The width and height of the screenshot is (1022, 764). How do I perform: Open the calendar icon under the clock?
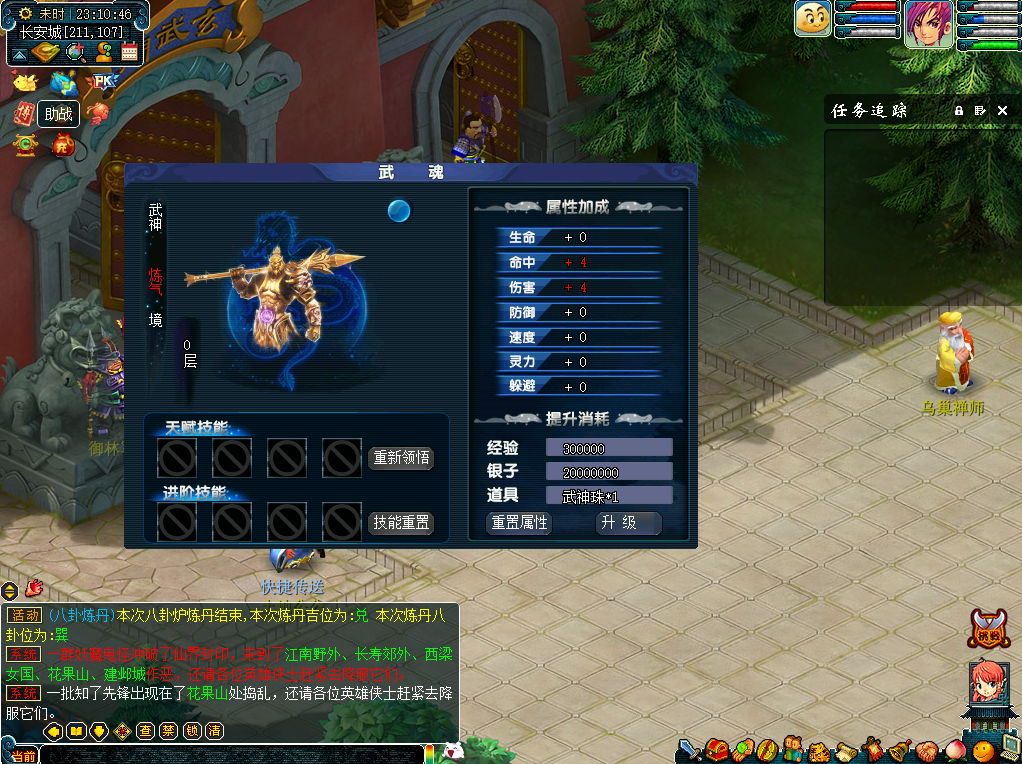129,52
